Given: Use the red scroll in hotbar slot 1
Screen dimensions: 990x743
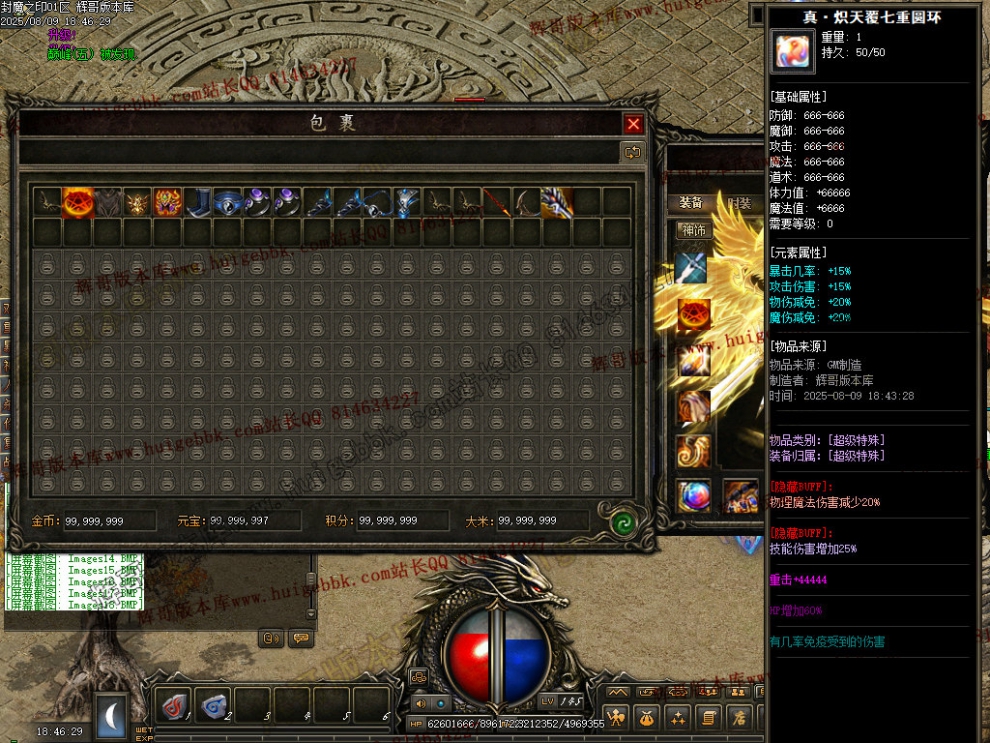Looking at the screenshot, I should 176,705.
